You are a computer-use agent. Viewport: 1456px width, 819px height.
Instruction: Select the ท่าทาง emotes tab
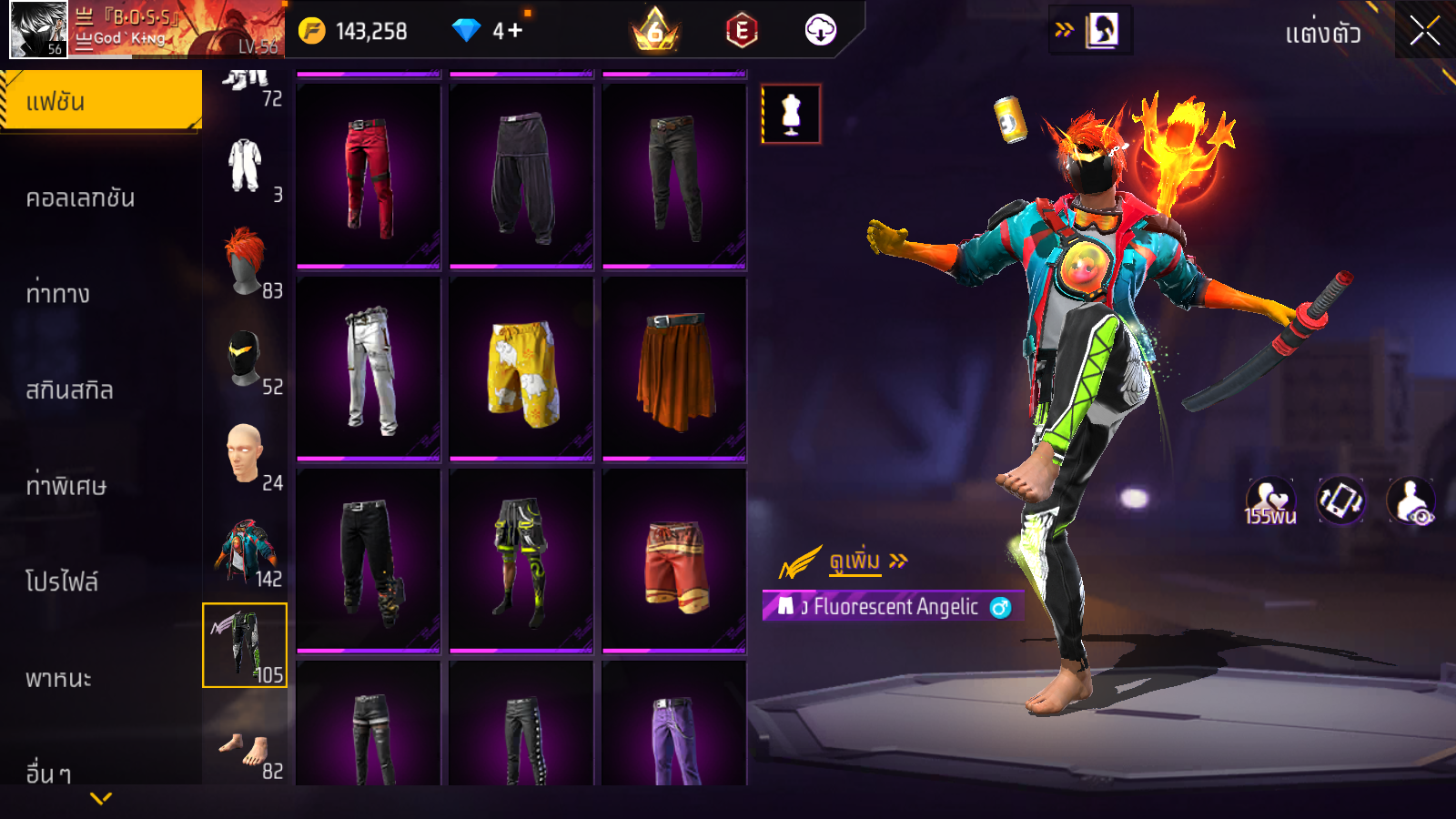point(58,294)
